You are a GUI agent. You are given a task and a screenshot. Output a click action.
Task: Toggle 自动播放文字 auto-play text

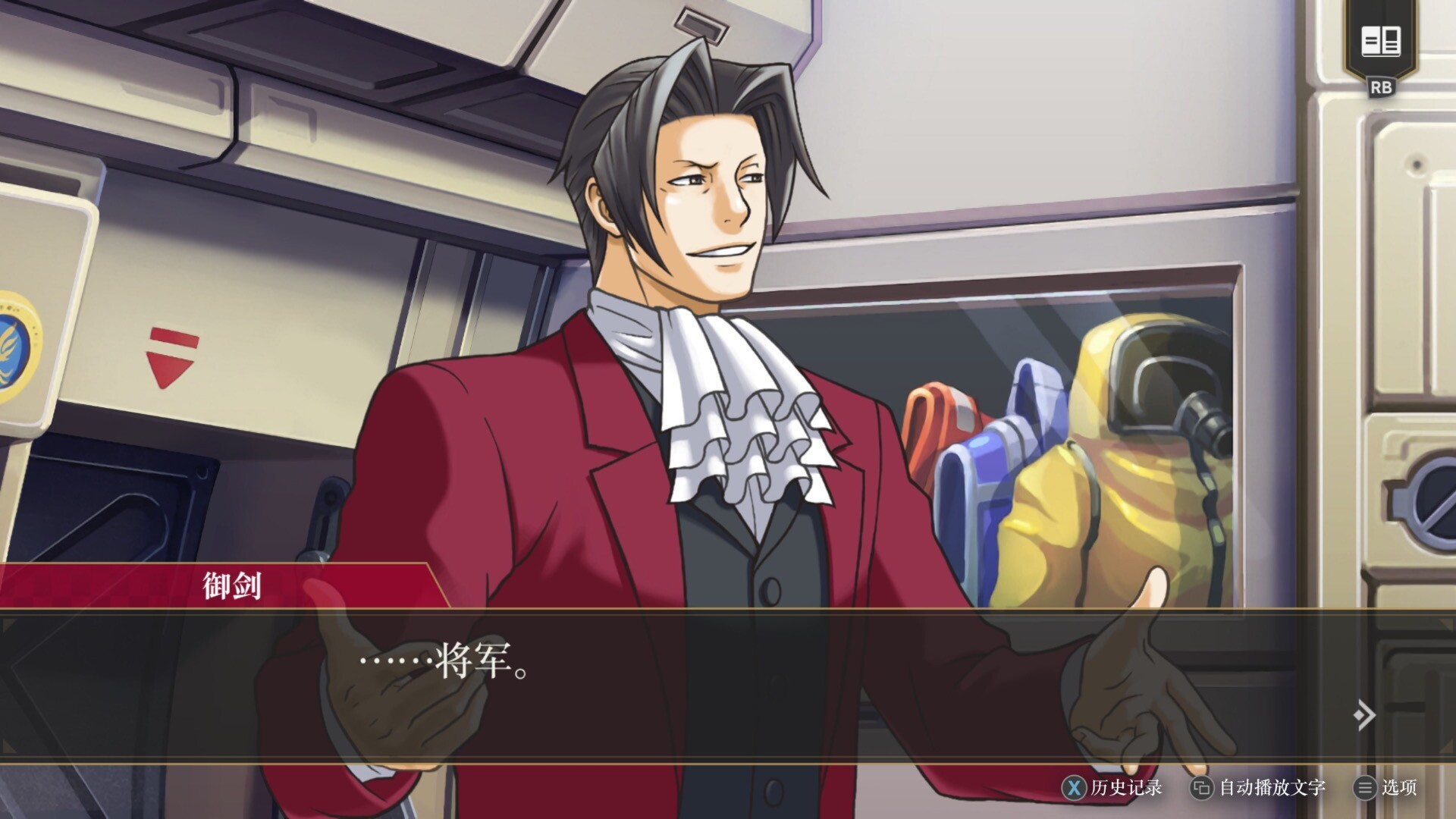click(x=1259, y=788)
